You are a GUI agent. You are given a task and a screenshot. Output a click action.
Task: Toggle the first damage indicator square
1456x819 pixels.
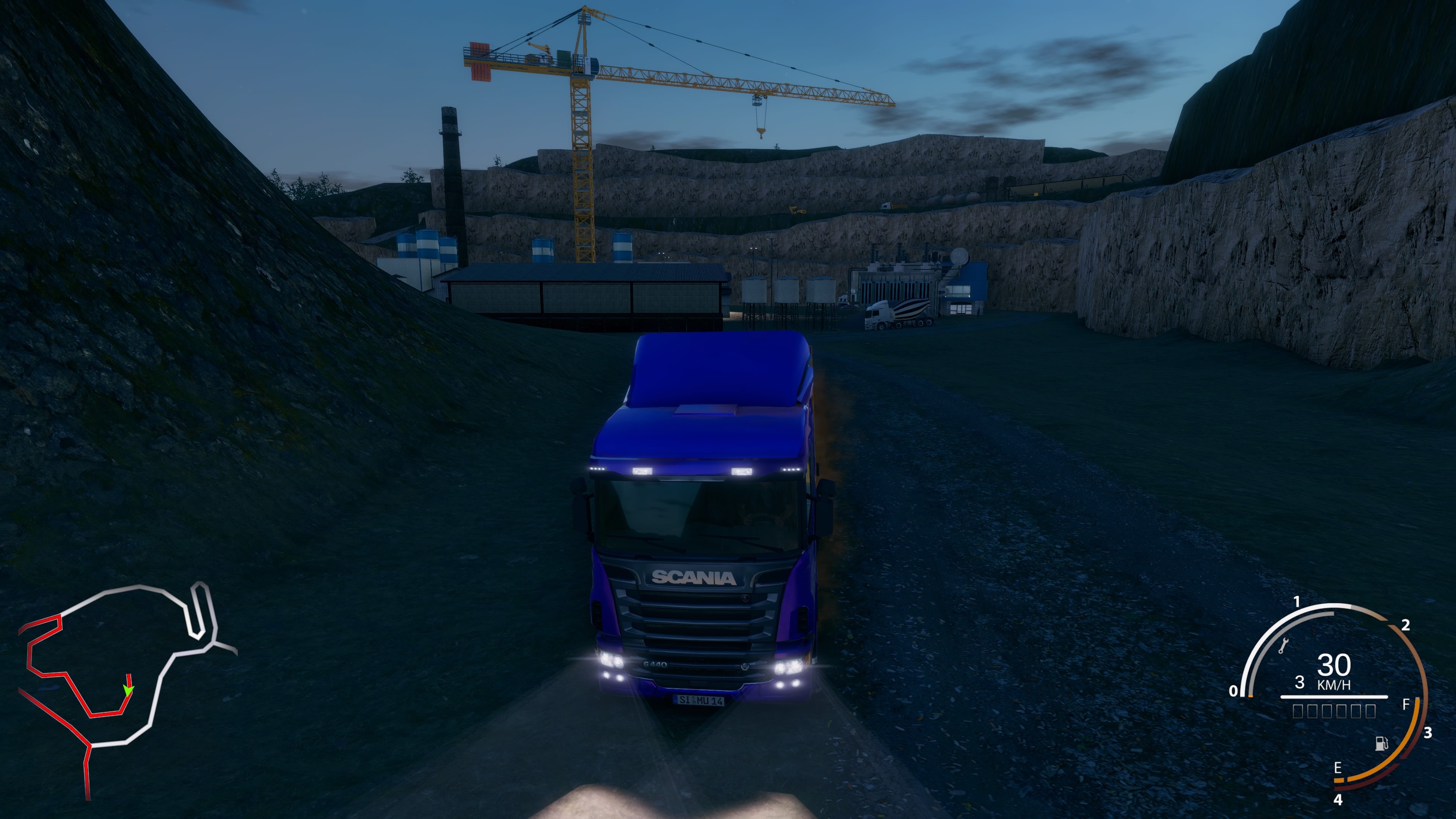click(1298, 711)
